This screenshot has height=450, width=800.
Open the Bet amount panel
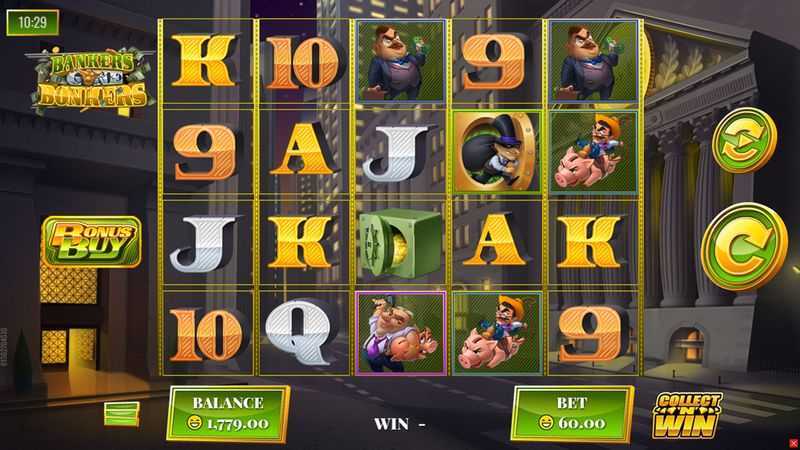click(x=572, y=413)
